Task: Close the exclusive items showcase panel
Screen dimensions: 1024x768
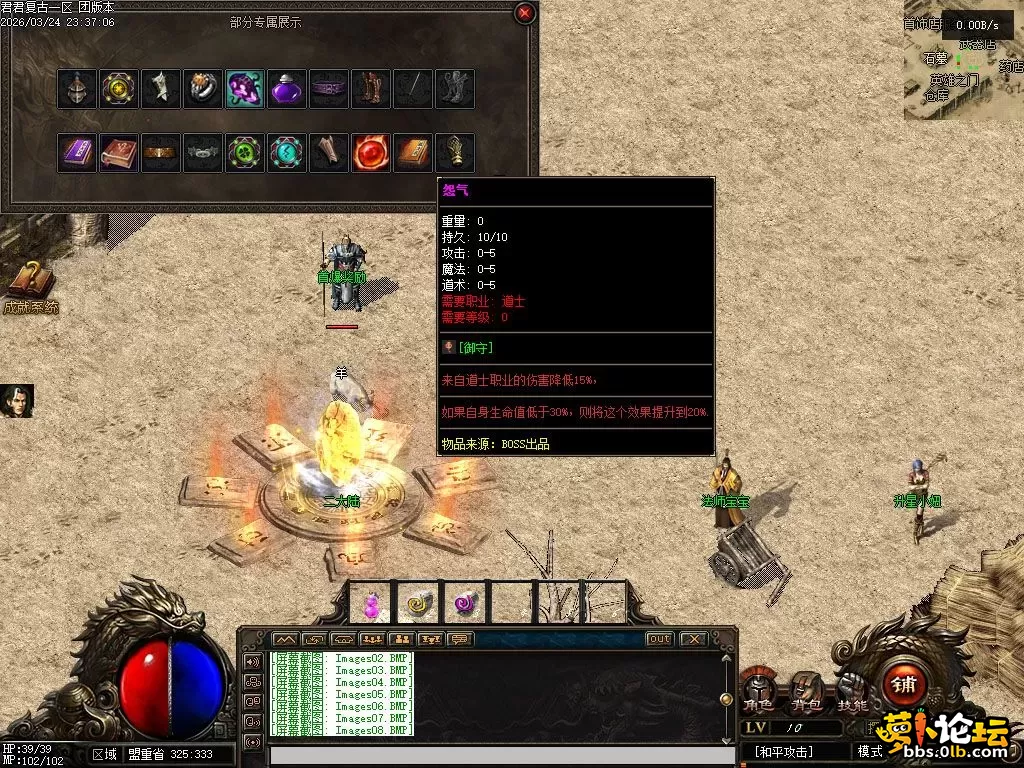Action: pos(525,13)
